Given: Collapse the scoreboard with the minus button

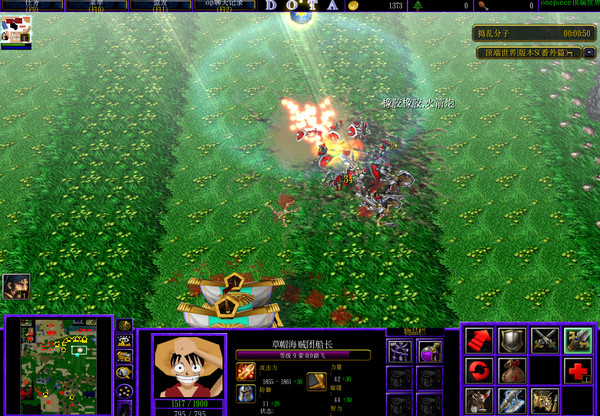Looking at the screenshot, I should pos(590,52).
